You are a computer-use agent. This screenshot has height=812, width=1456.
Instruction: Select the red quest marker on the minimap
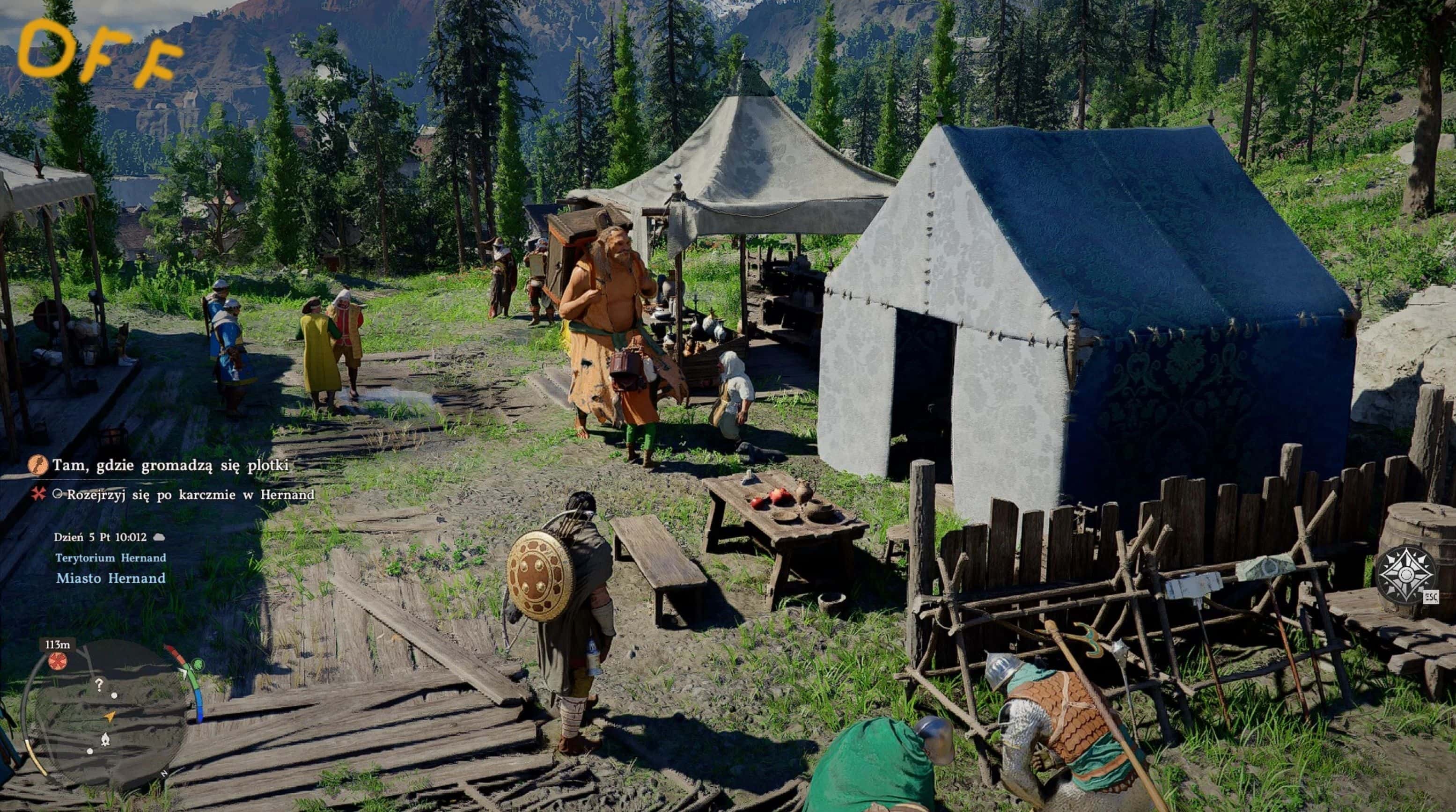point(57,660)
